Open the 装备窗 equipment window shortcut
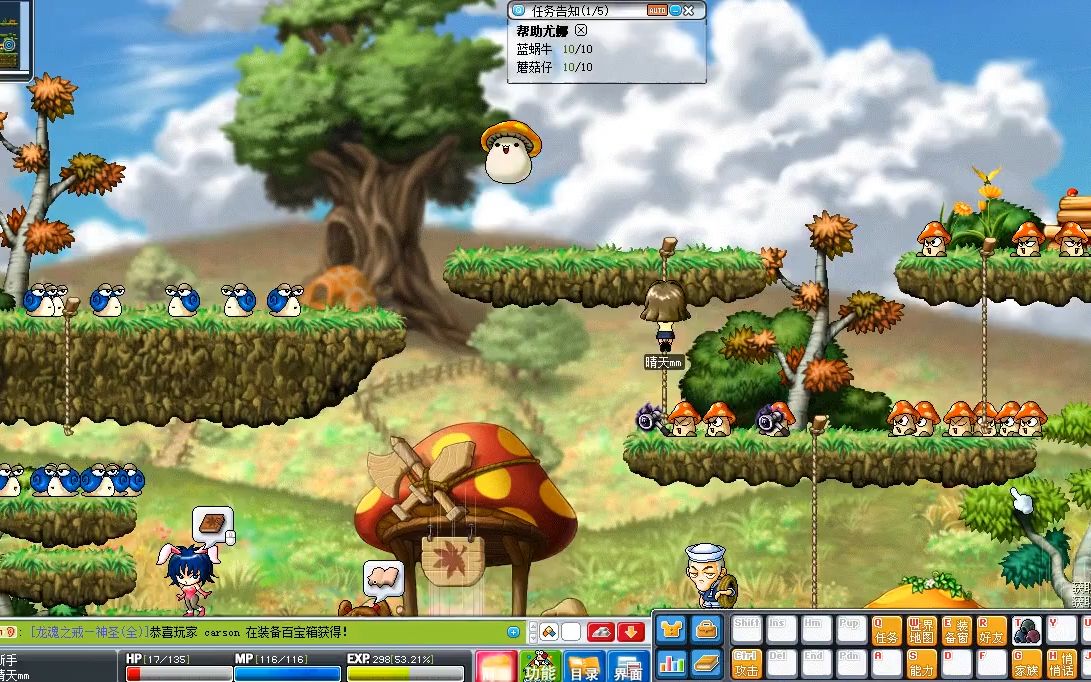This screenshot has width=1091, height=682. tap(956, 630)
